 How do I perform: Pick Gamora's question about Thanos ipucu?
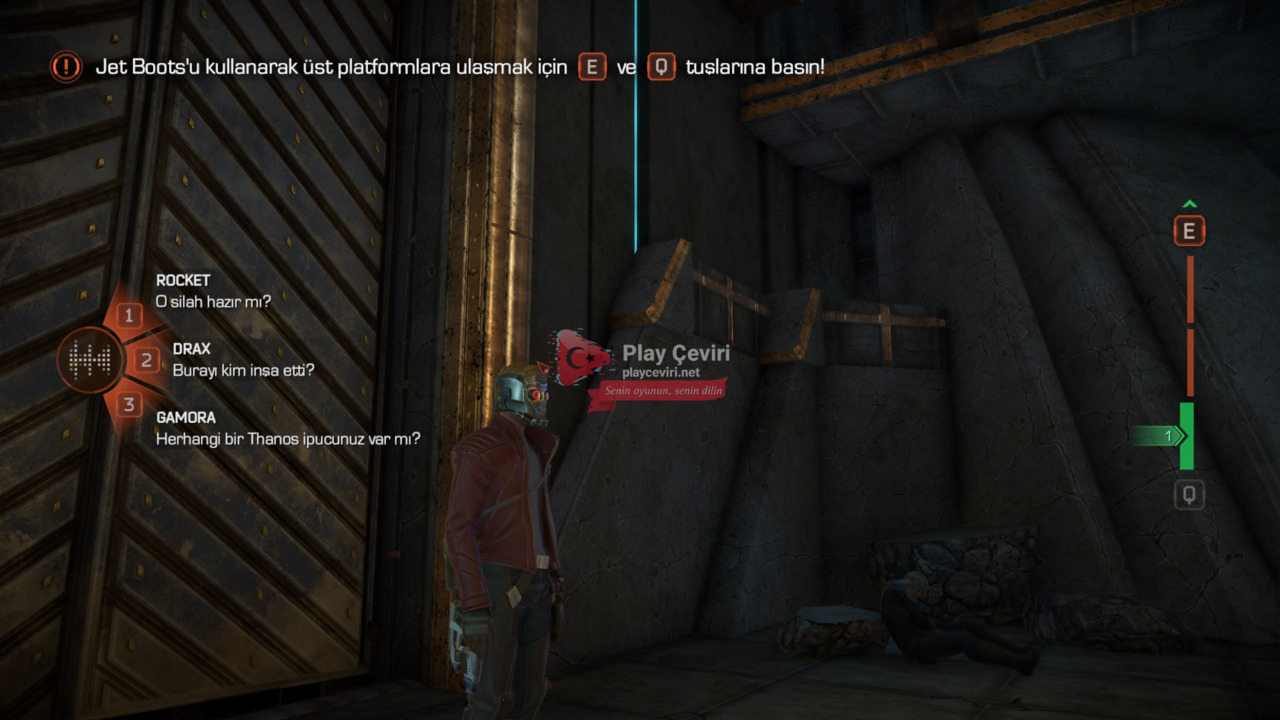pos(287,438)
